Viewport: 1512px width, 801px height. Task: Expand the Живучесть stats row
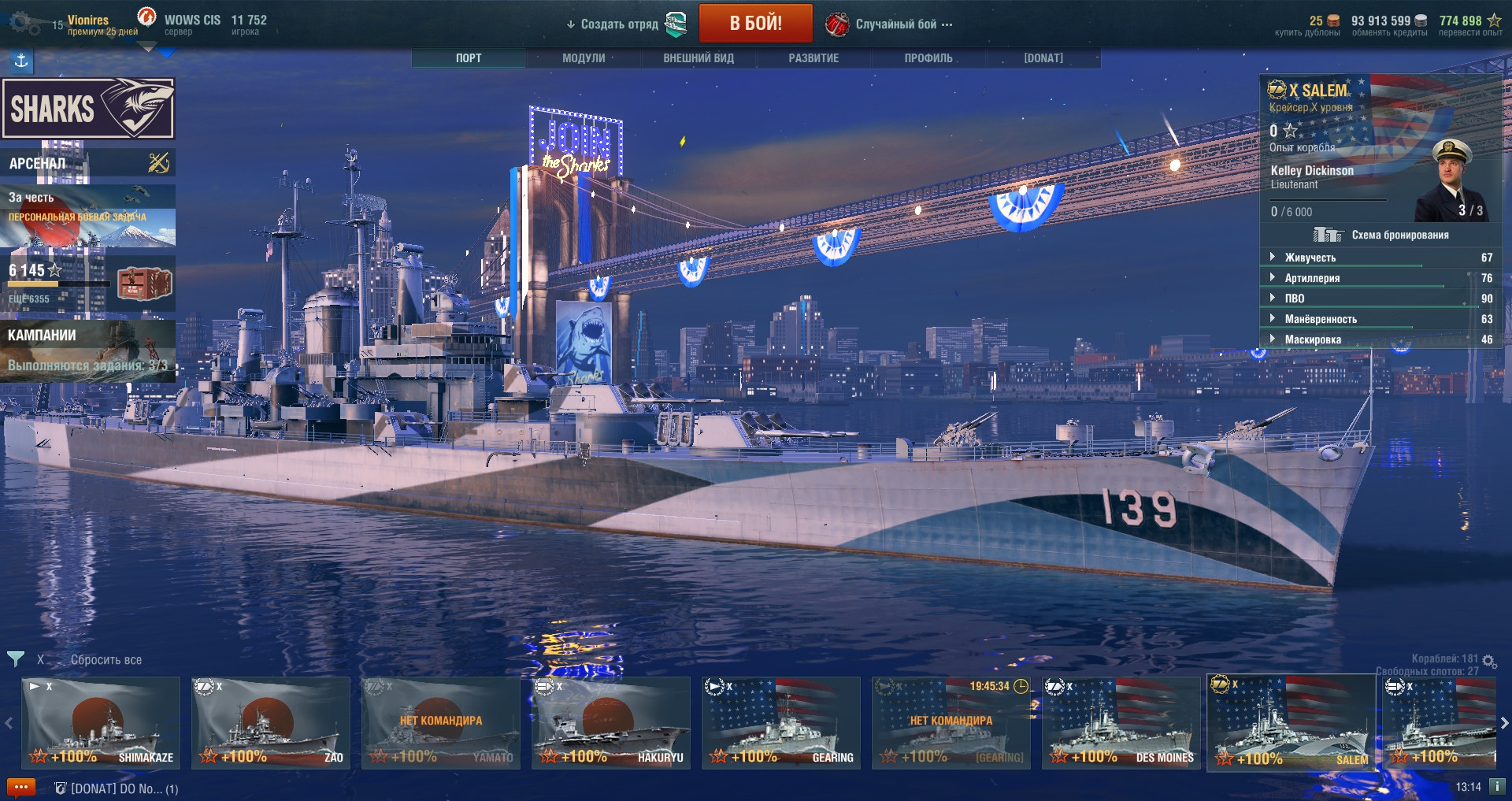pos(1310,258)
